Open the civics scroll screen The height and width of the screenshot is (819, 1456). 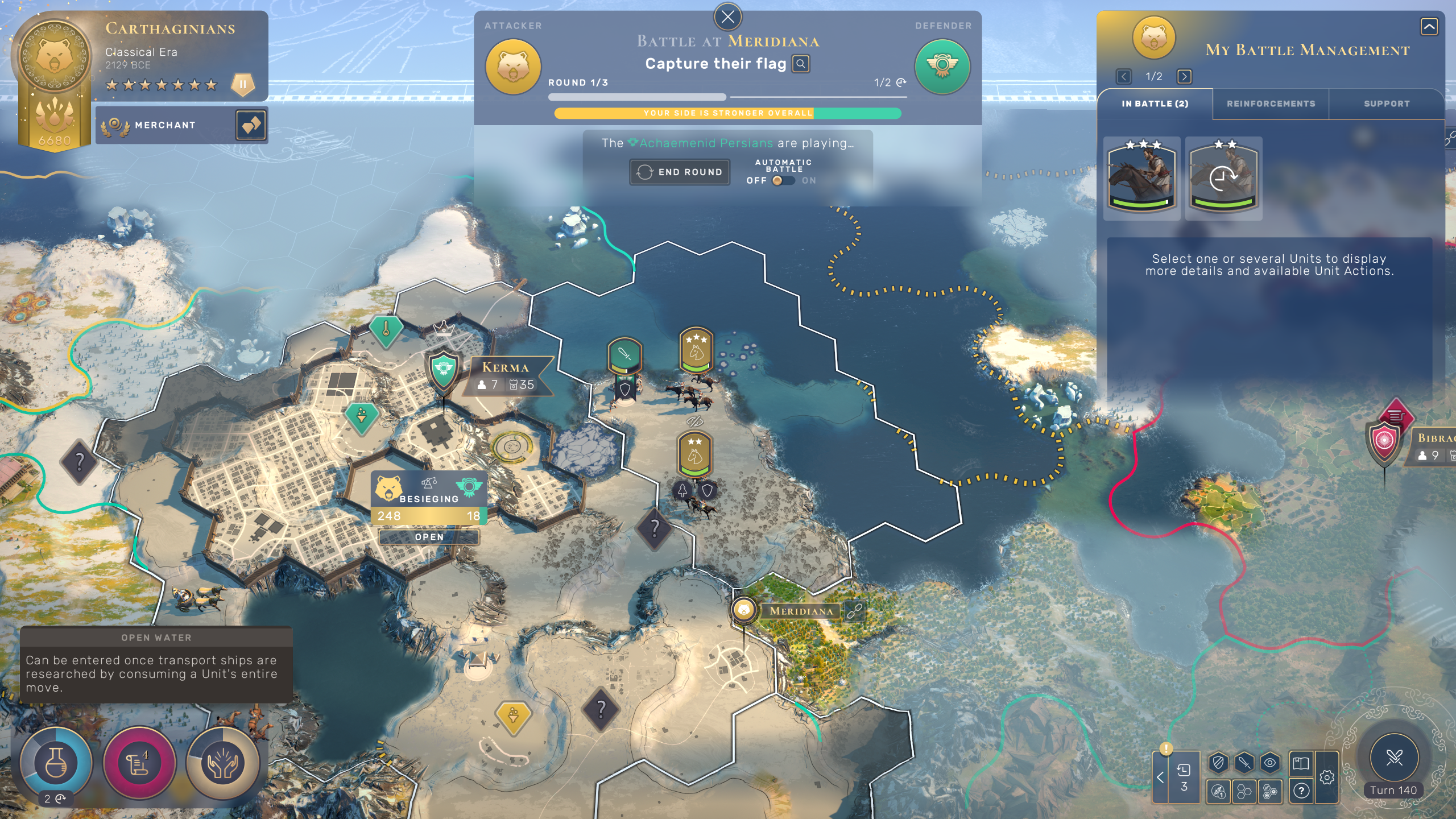tap(139, 762)
